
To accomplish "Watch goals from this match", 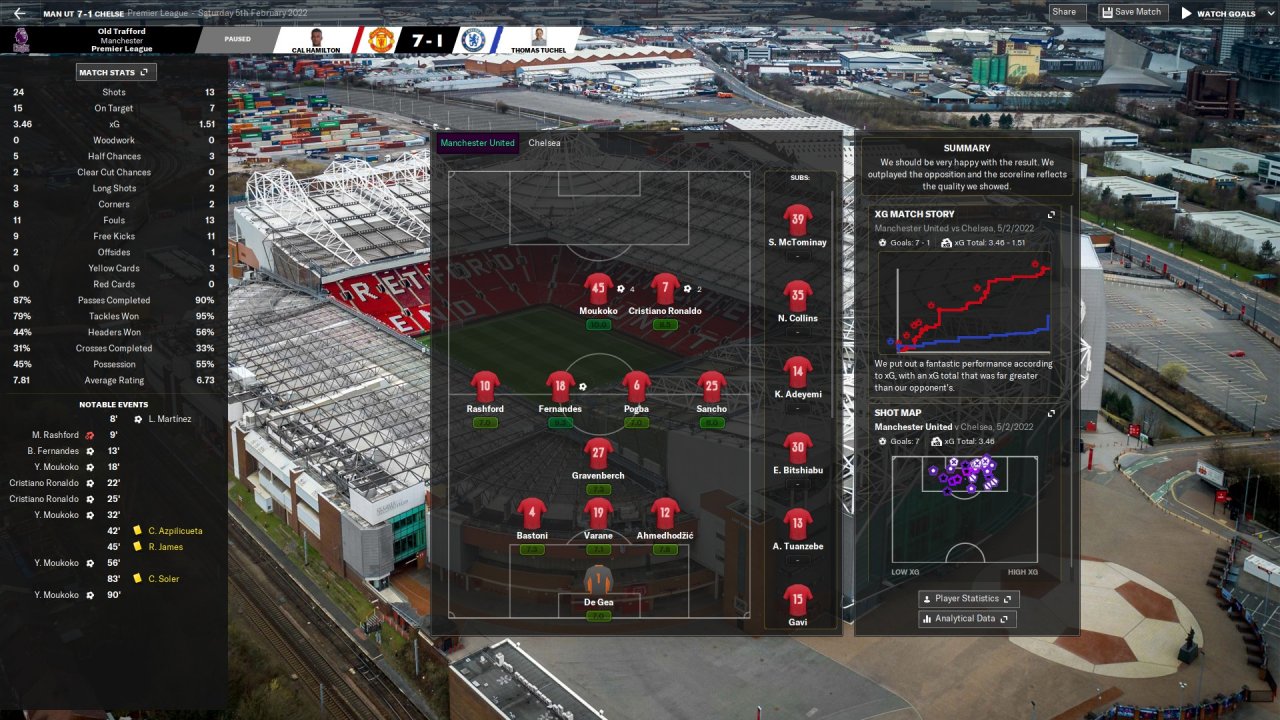I will coord(1218,13).
